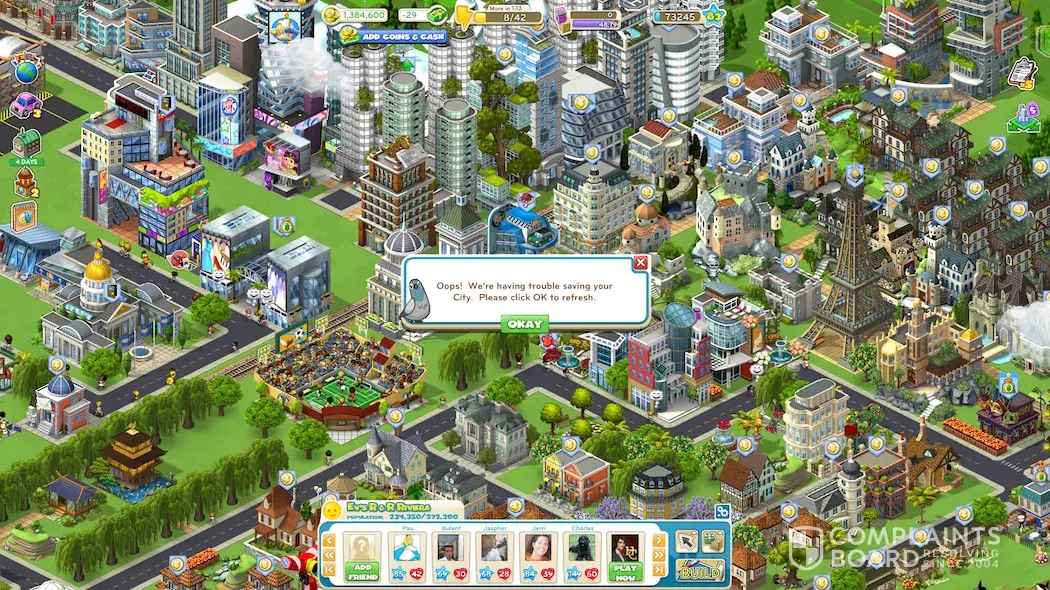Visit neighbor Bulent's city
Viewport: 1050px width, 590px height.
coord(447,550)
